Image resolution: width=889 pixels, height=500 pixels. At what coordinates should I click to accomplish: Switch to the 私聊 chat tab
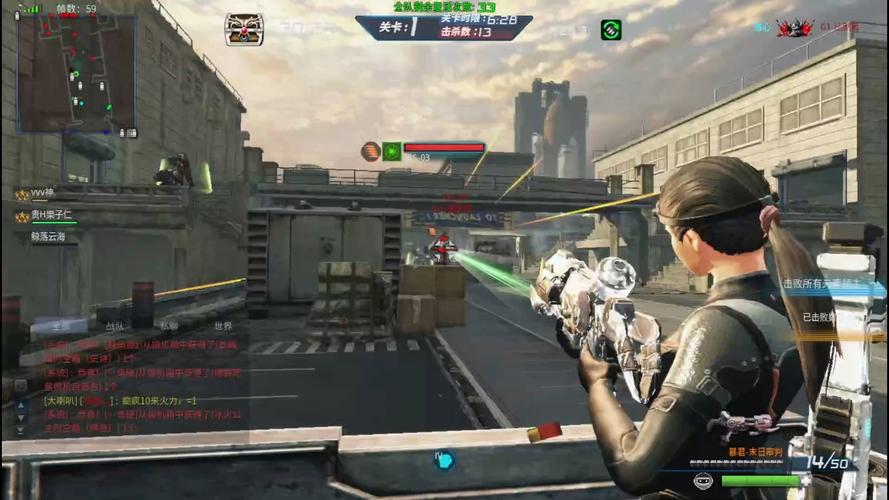pyautogui.click(x=169, y=326)
